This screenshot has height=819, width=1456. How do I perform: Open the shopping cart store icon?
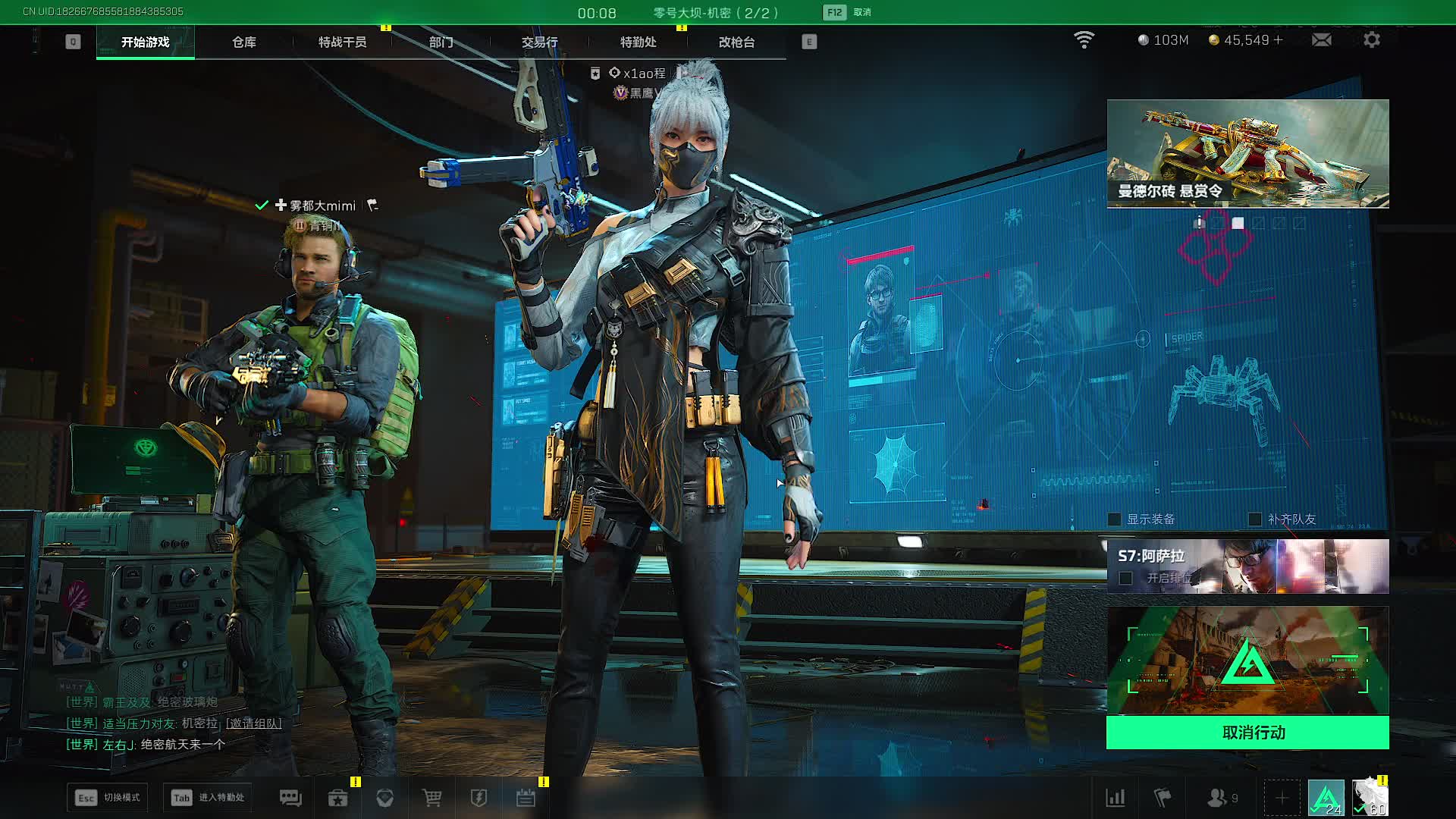pyautogui.click(x=431, y=798)
